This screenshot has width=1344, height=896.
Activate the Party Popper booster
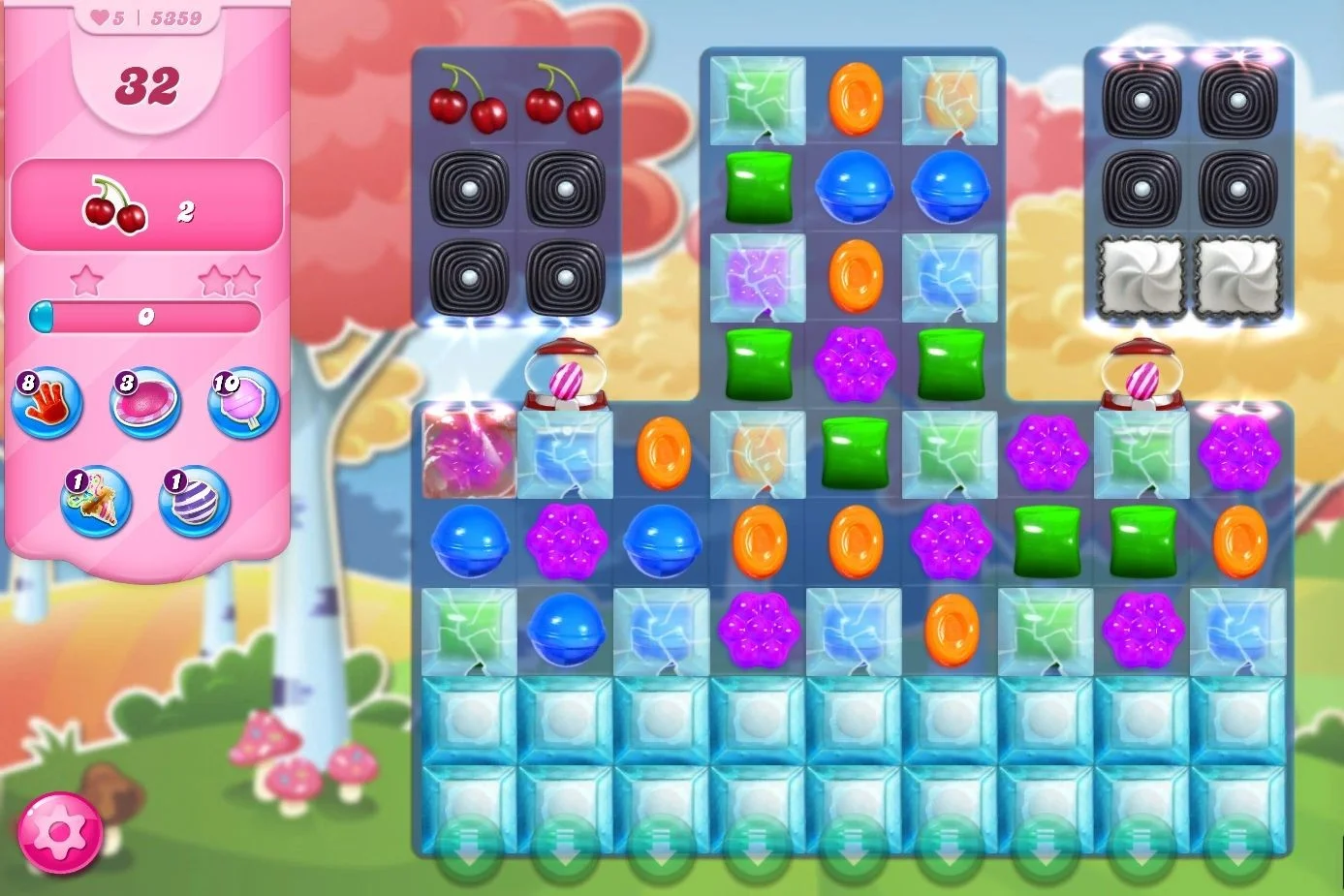click(95, 504)
